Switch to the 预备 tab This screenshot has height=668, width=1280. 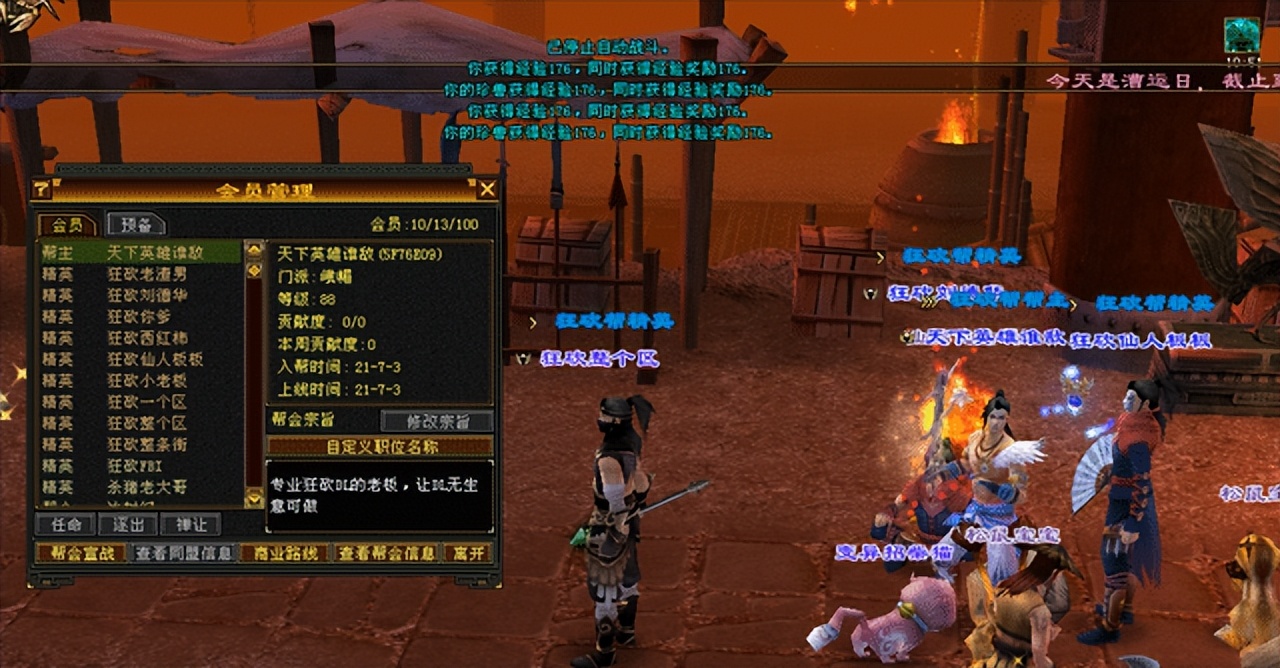(x=135, y=225)
